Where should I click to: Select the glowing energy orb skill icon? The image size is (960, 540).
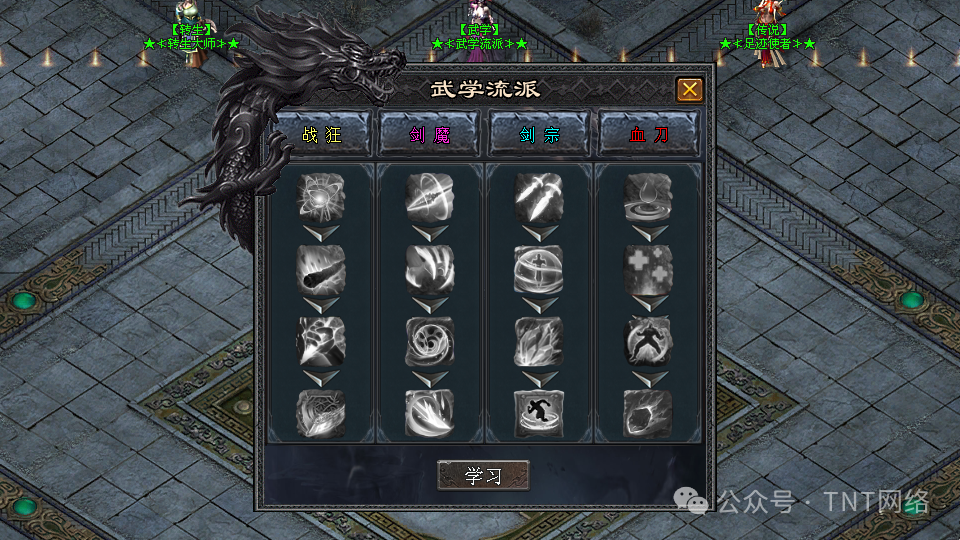coord(321,197)
